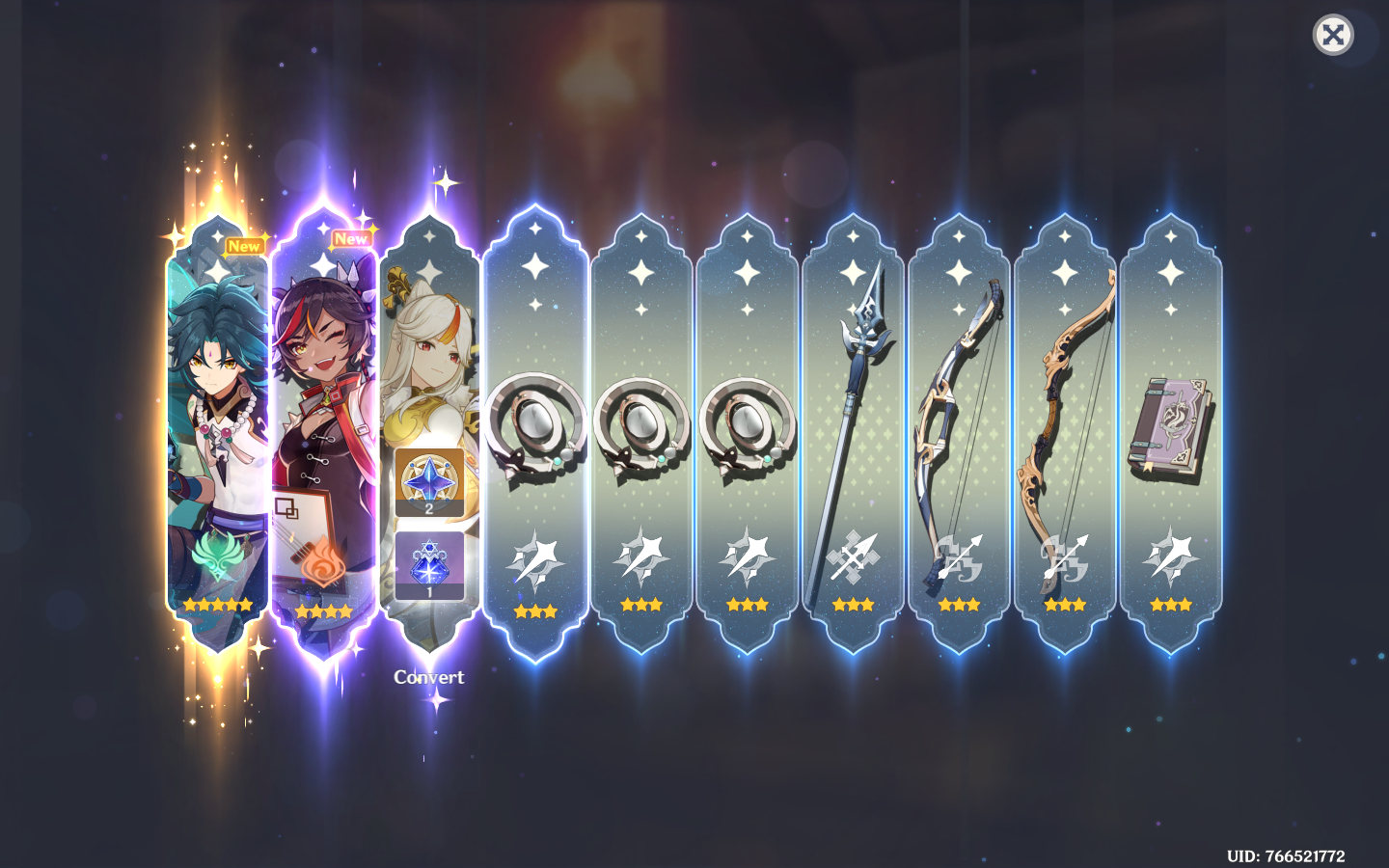Click the five-star rating under Xiao
The image size is (1389, 868).
[x=215, y=605]
